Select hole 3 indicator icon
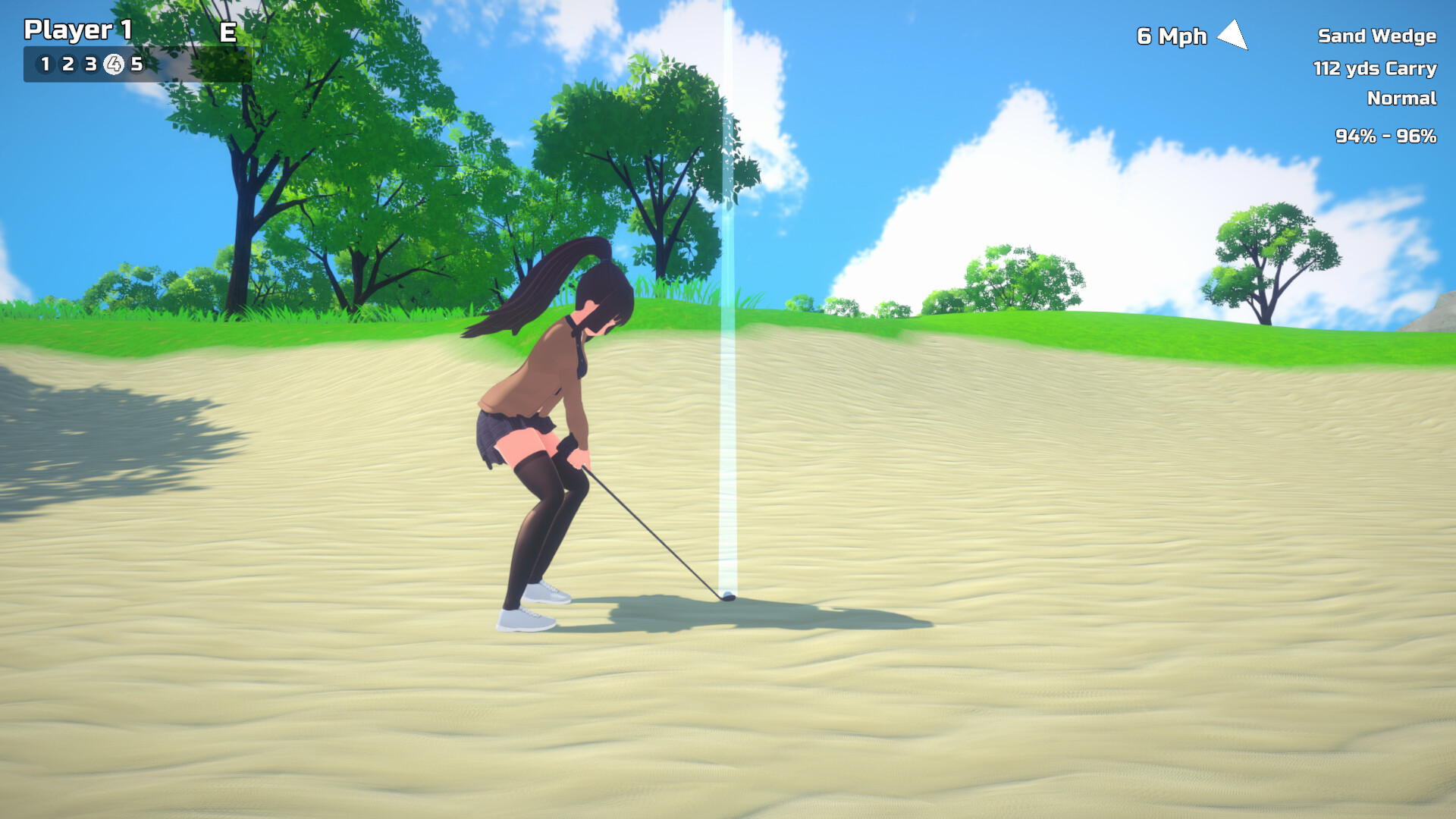 coord(90,65)
